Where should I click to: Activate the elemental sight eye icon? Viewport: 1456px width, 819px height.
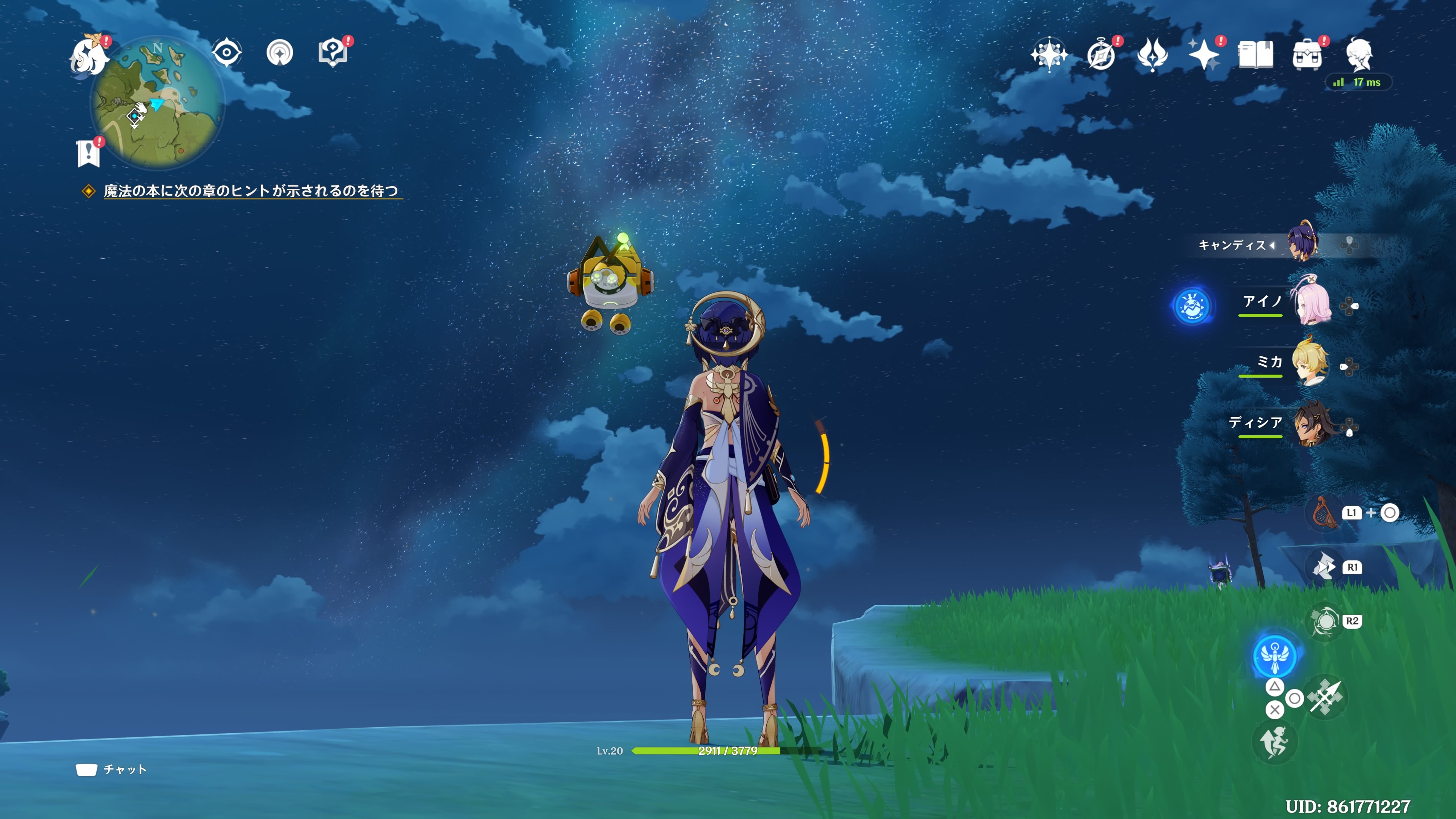coord(227,53)
